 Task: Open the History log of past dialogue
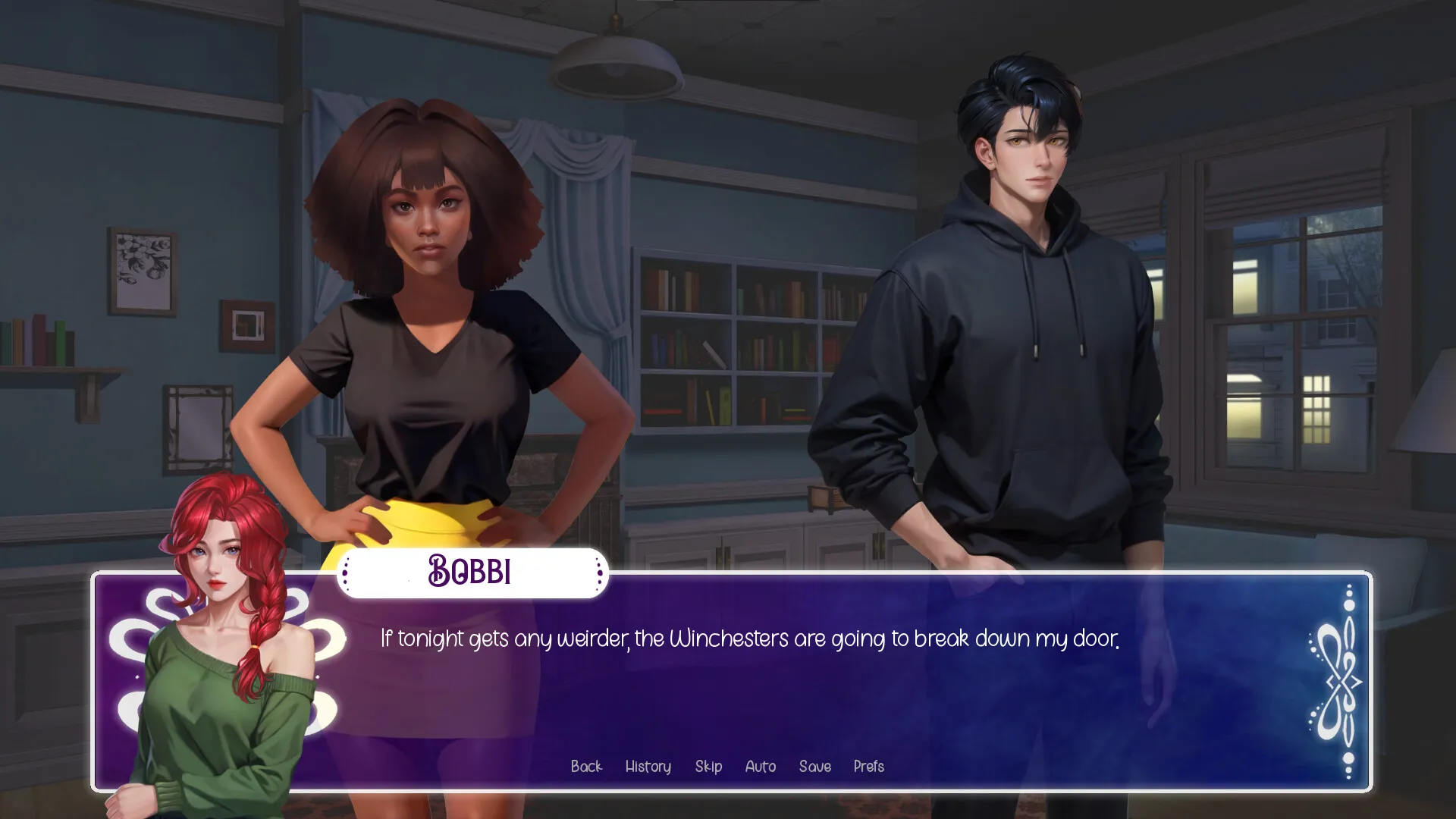(648, 767)
